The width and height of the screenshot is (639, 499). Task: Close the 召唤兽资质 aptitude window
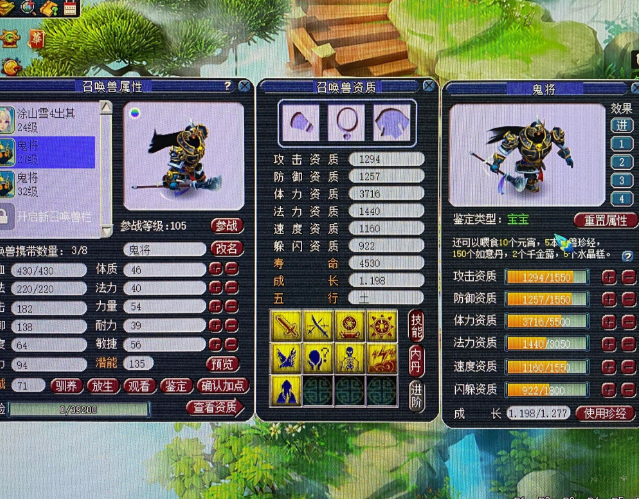(429, 87)
